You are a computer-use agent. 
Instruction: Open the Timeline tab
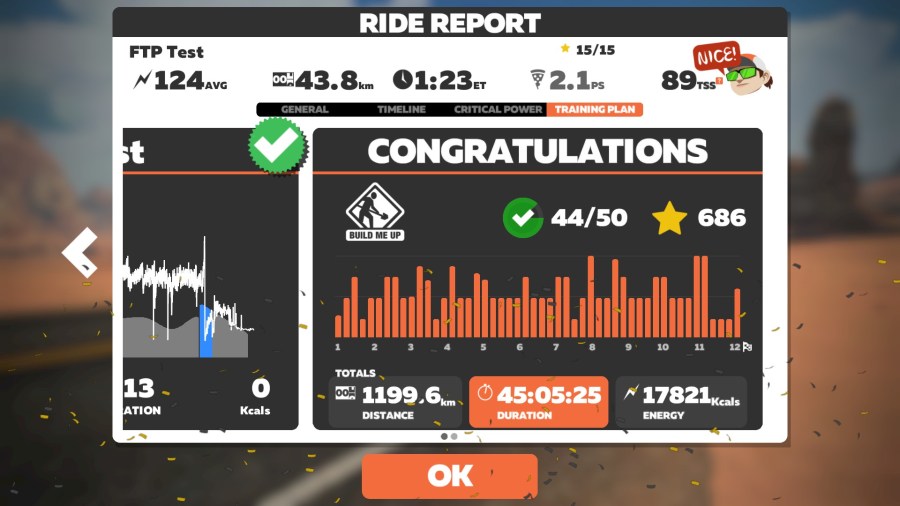(401, 110)
